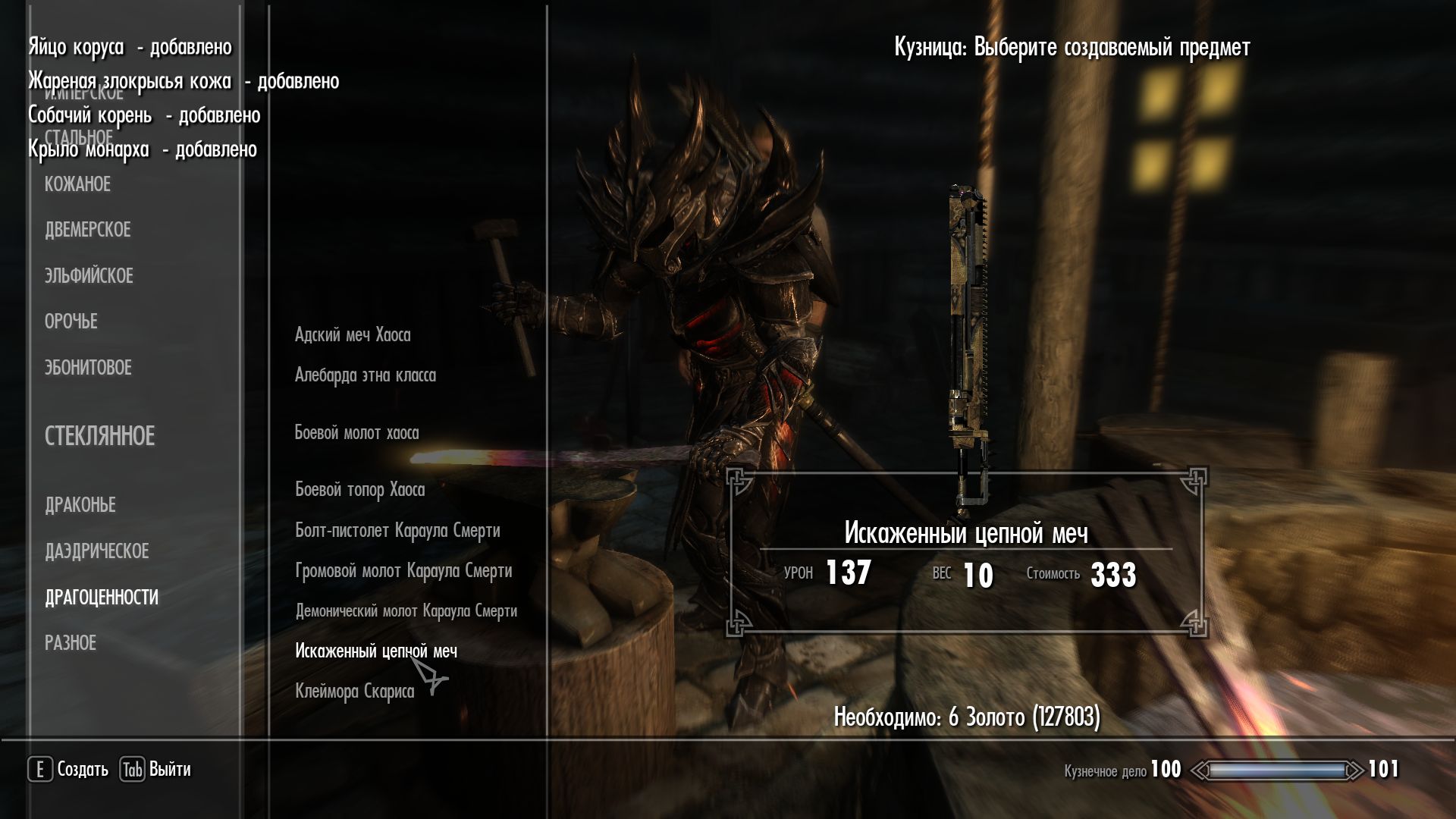Choose Алебарда этна класса item
This screenshot has width=1456, height=819.
point(365,375)
